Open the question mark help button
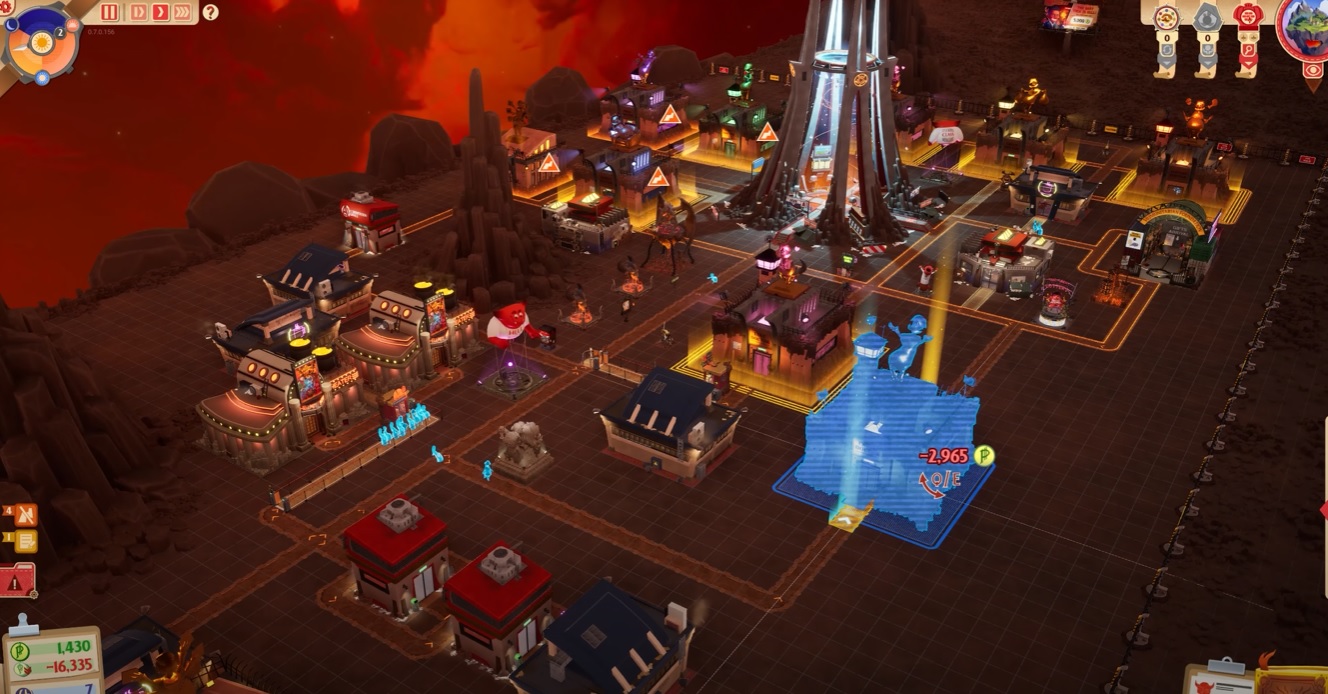Screen dimensions: 1328x694 [x=210, y=12]
